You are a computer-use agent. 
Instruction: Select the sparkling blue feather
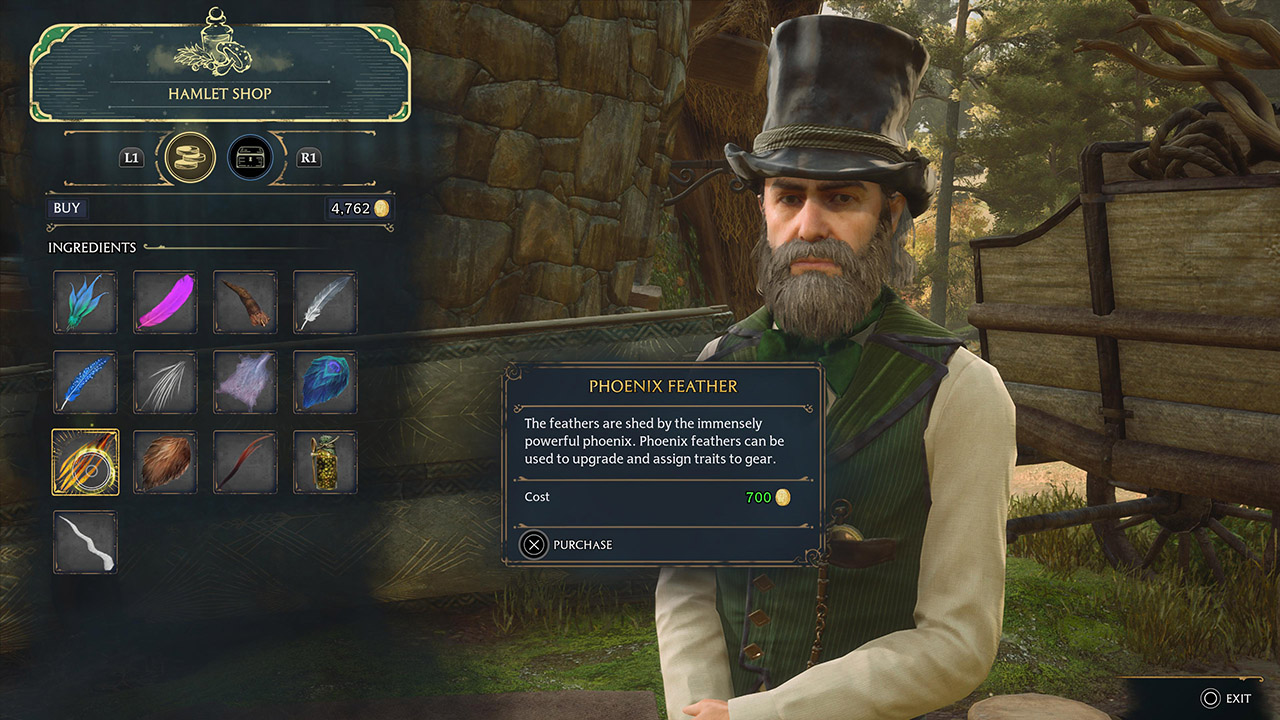coord(85,382)
